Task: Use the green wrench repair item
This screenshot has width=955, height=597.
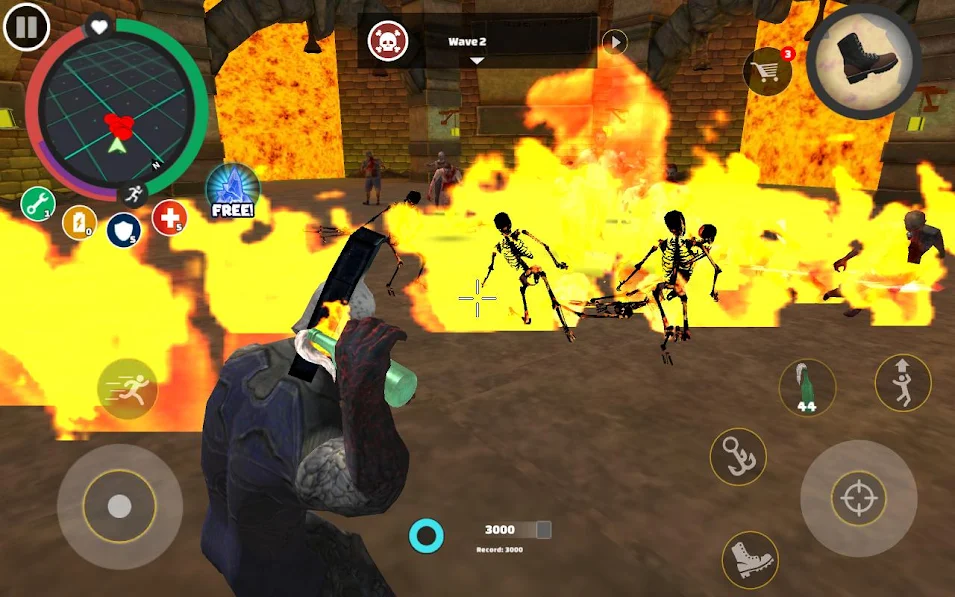Action: click(37, 204)
